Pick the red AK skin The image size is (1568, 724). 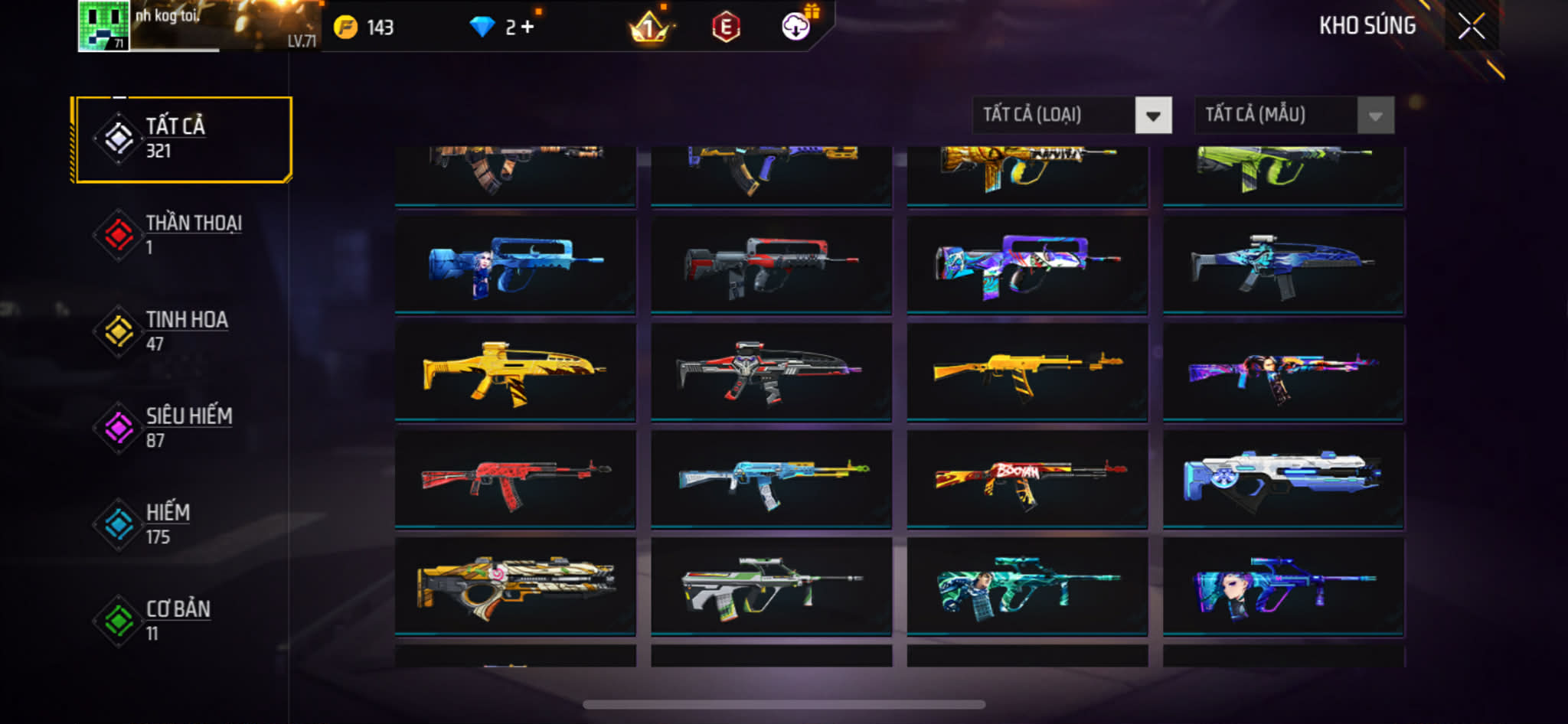point(515,479)
